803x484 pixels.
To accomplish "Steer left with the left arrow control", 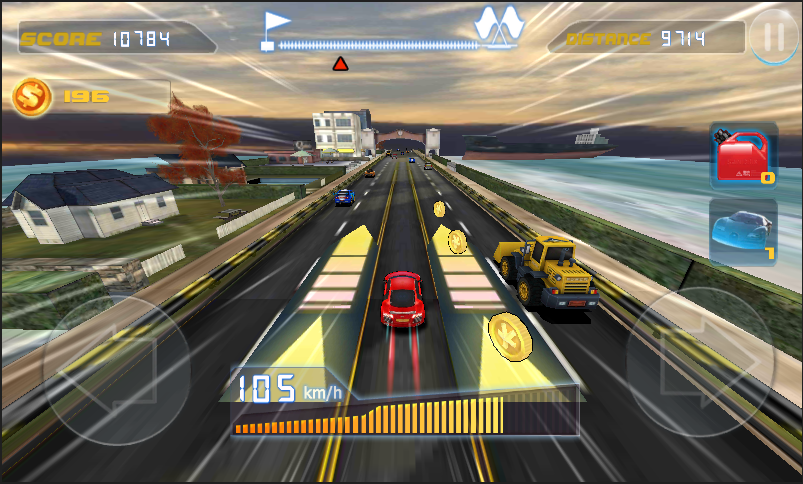I will tap(117, 370).
